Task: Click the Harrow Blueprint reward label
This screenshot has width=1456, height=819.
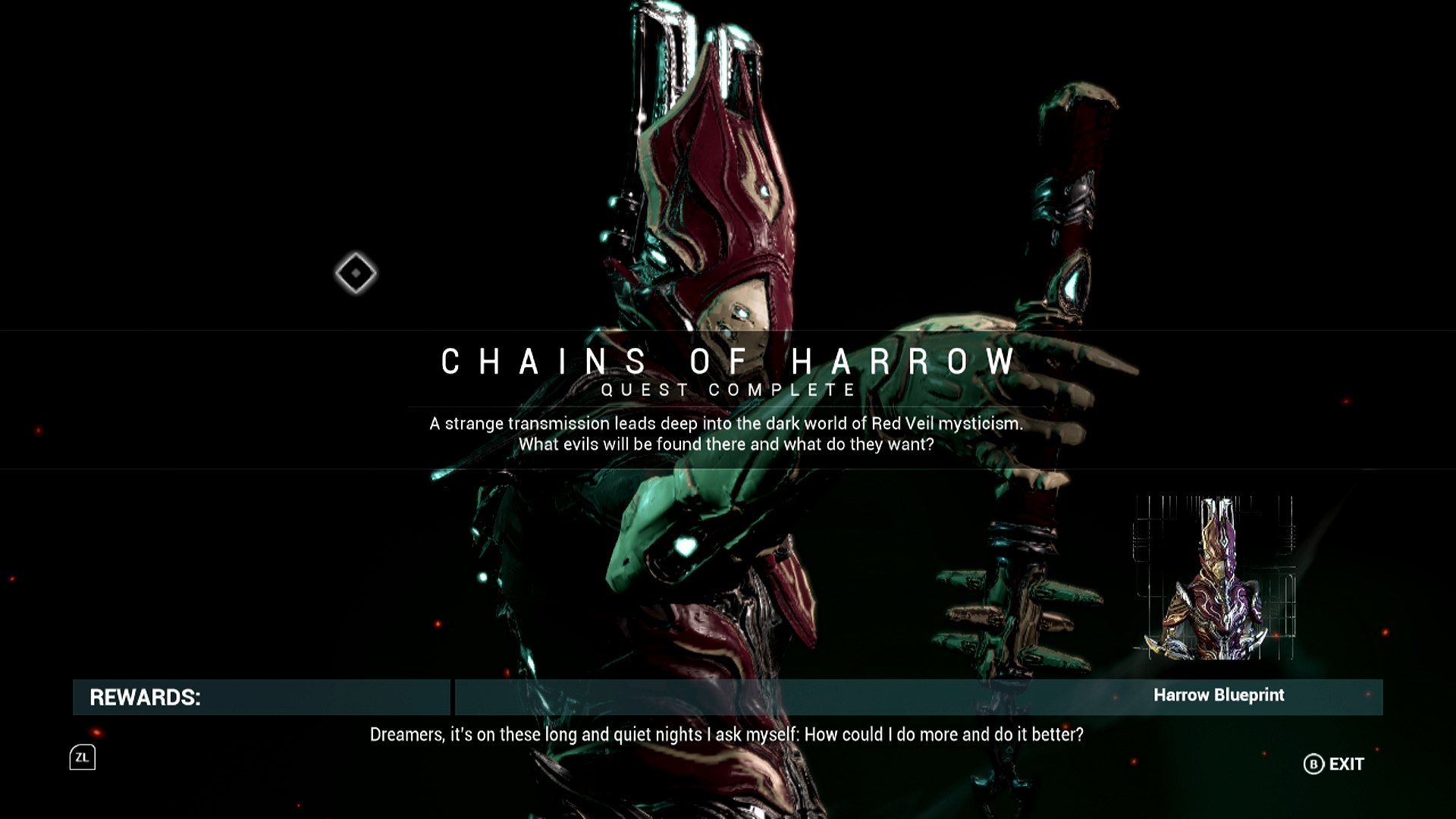Action: coord(1219,695)
